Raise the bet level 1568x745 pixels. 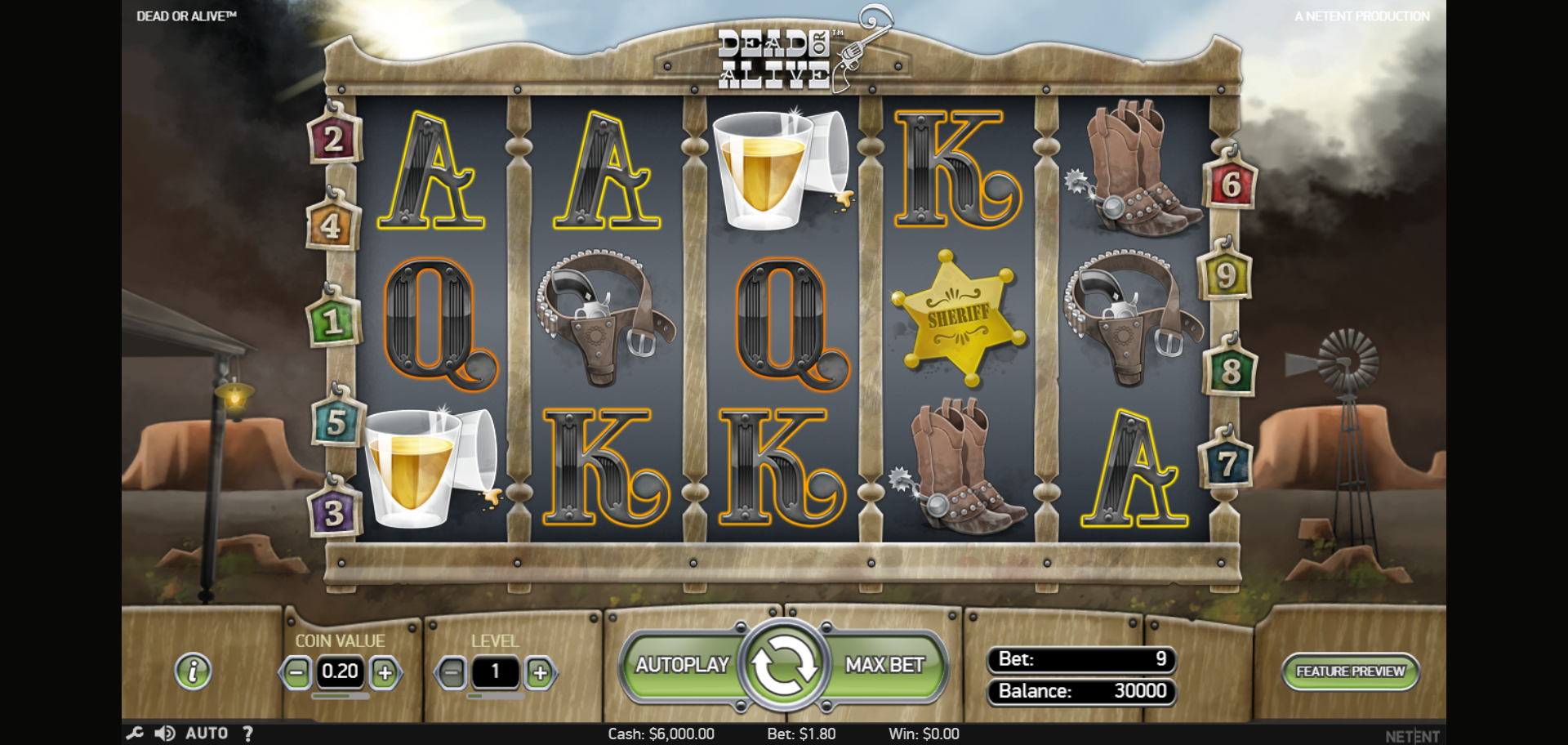tap(540, 673)
